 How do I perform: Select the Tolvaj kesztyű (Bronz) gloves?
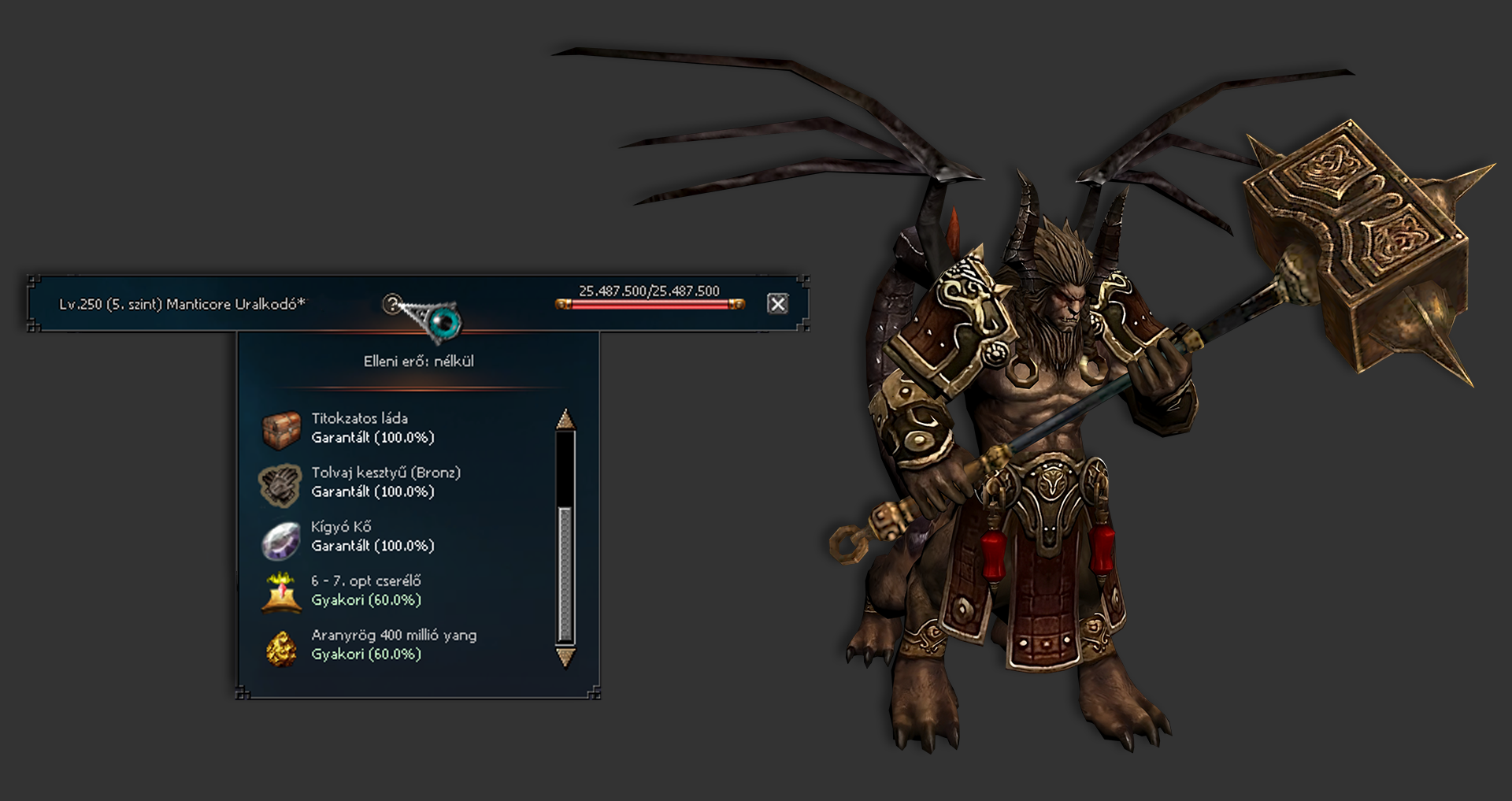point(280,484)
